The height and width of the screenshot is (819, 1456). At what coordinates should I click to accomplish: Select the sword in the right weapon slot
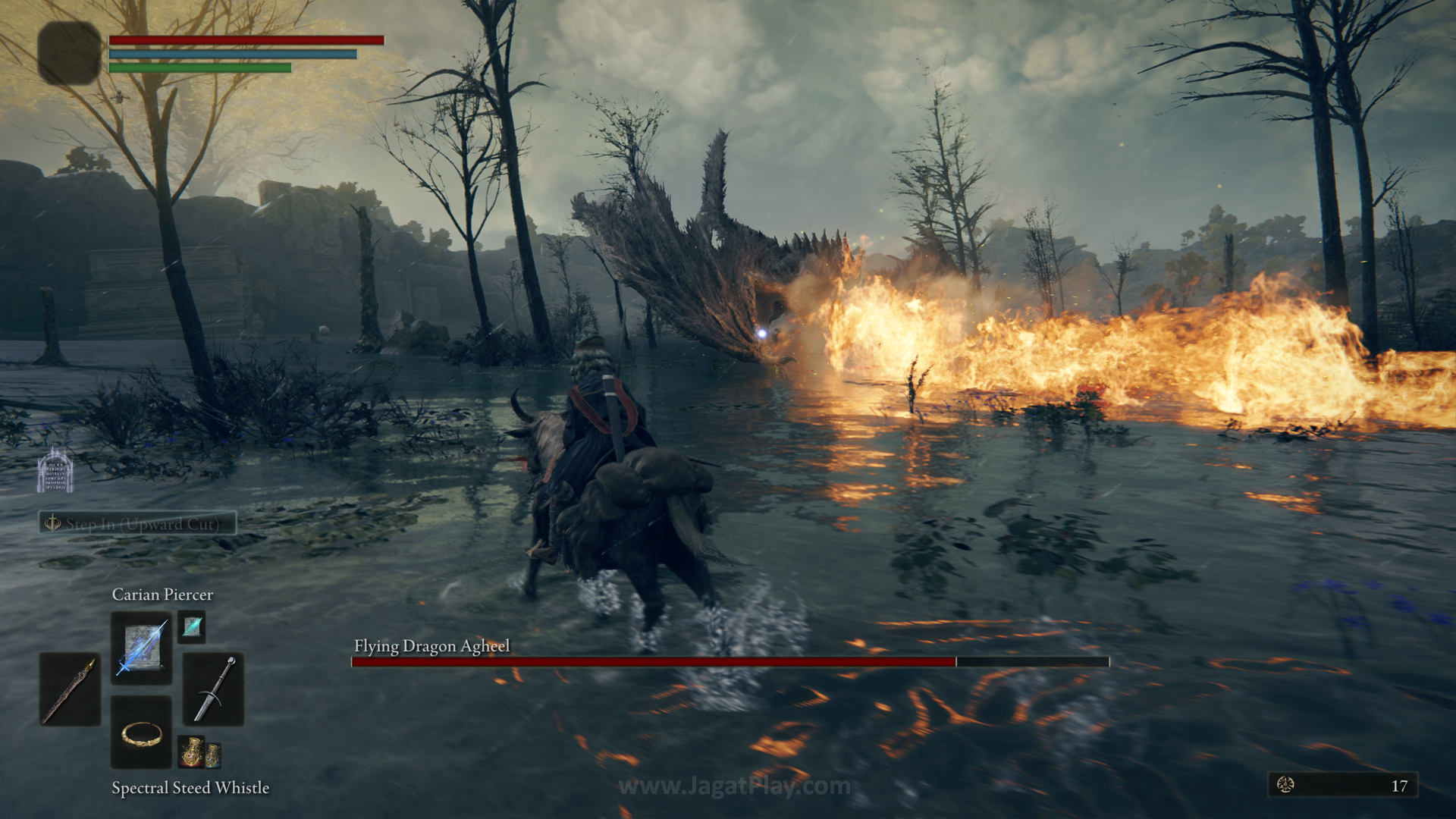[213, 689]
